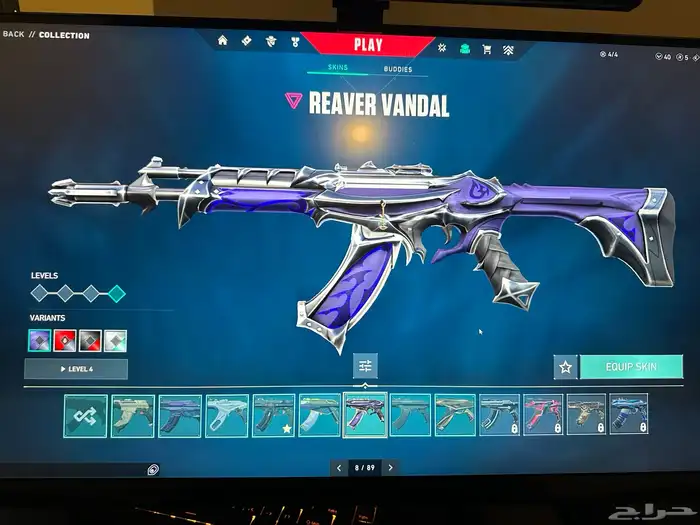Go to the previous skin page arrow
700x525 pixels.
coord(339,467)
